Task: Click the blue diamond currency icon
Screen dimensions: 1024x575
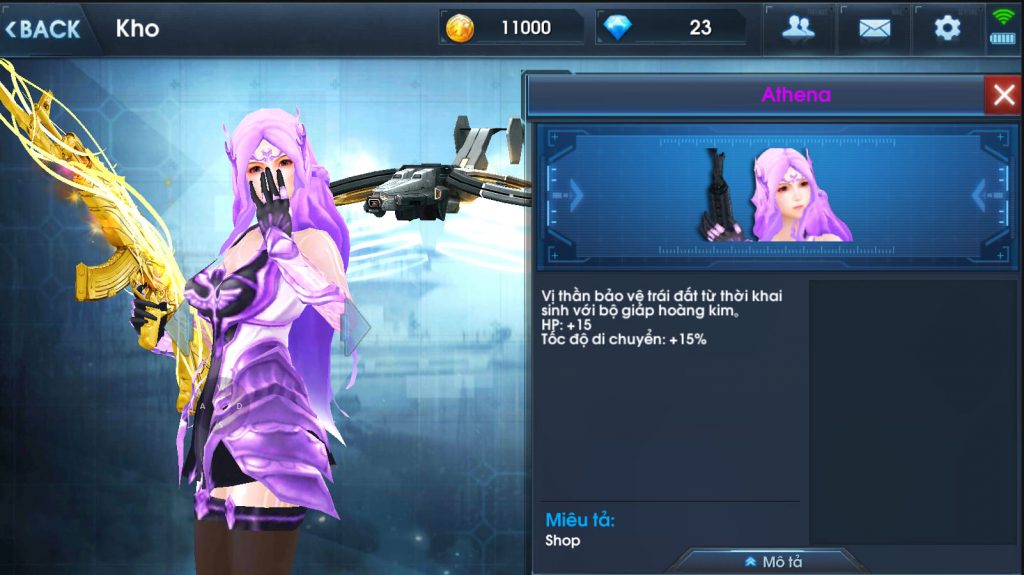Action: (x=618, y=28)
